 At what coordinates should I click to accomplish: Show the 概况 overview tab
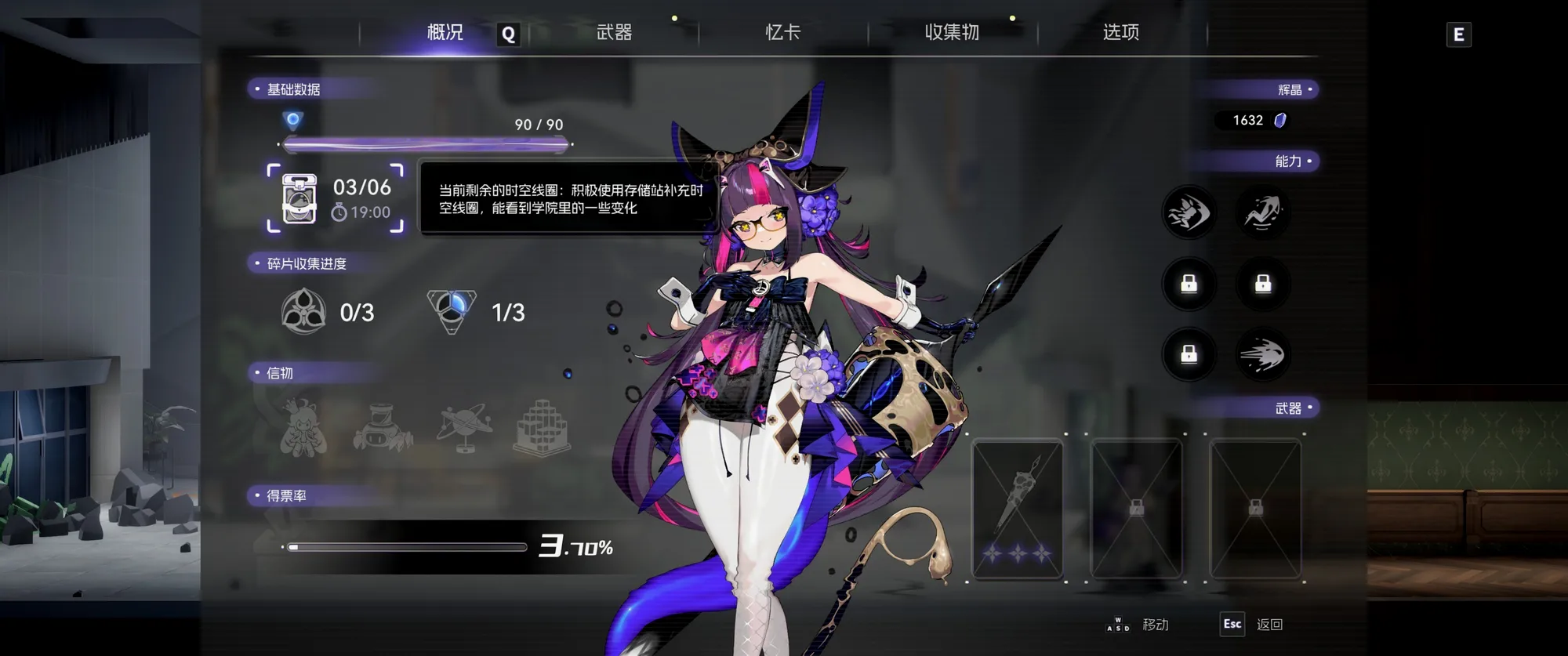tap(445, 32)
